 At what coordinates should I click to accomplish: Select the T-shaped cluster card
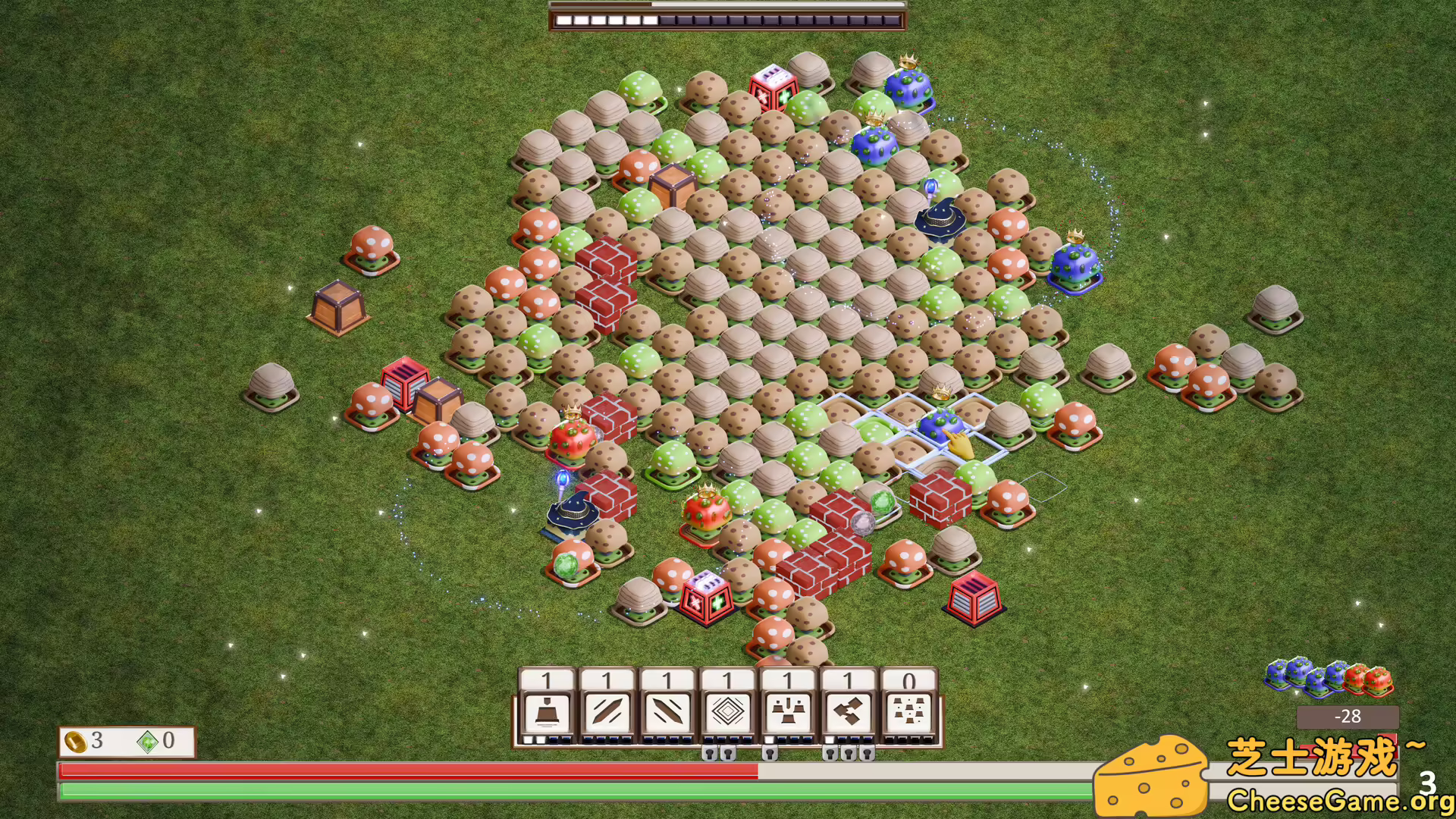[x=789, y=711]
